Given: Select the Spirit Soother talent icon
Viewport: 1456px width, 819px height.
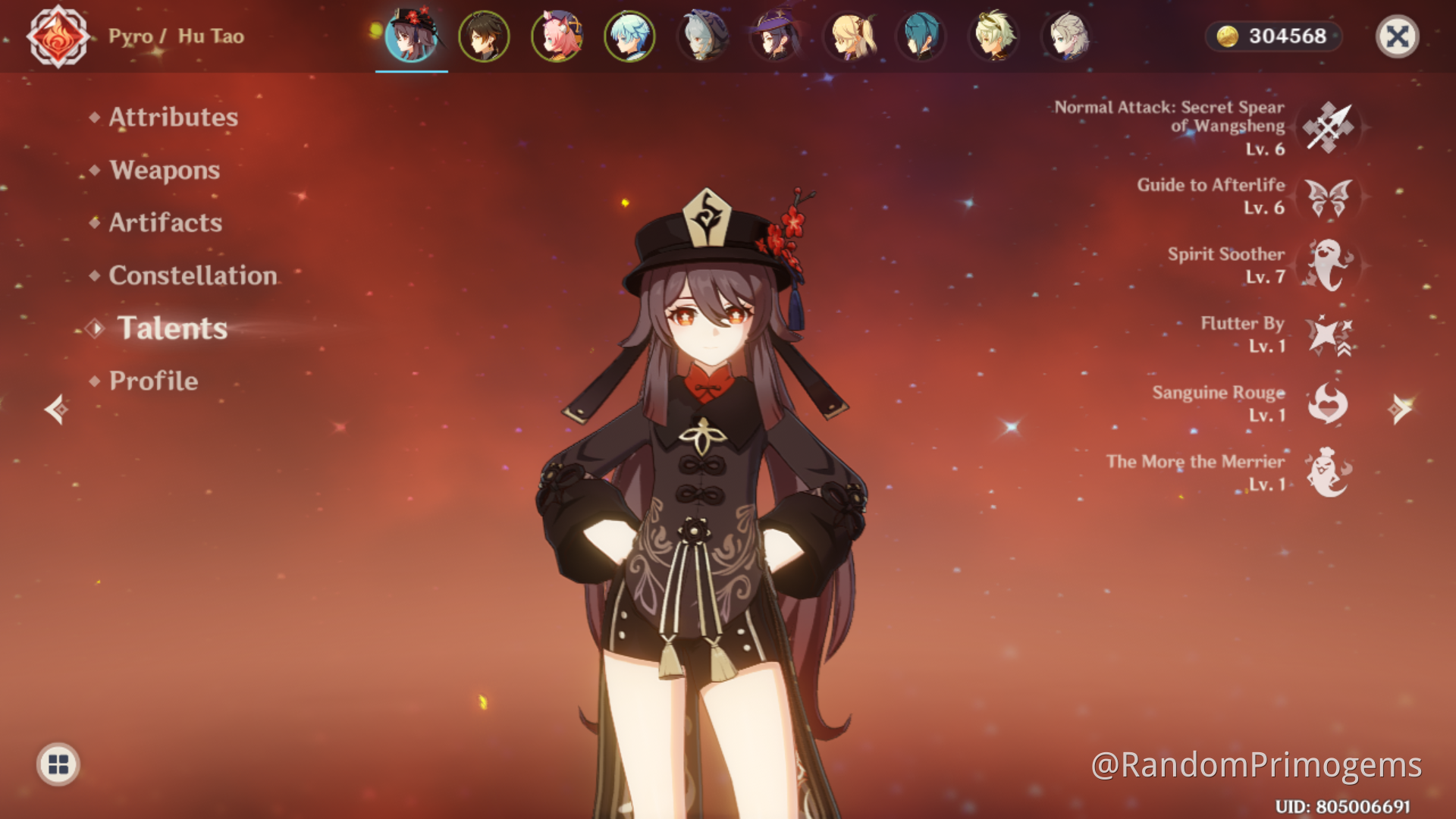Looking at the screenshot, I should click(1329, 265).
